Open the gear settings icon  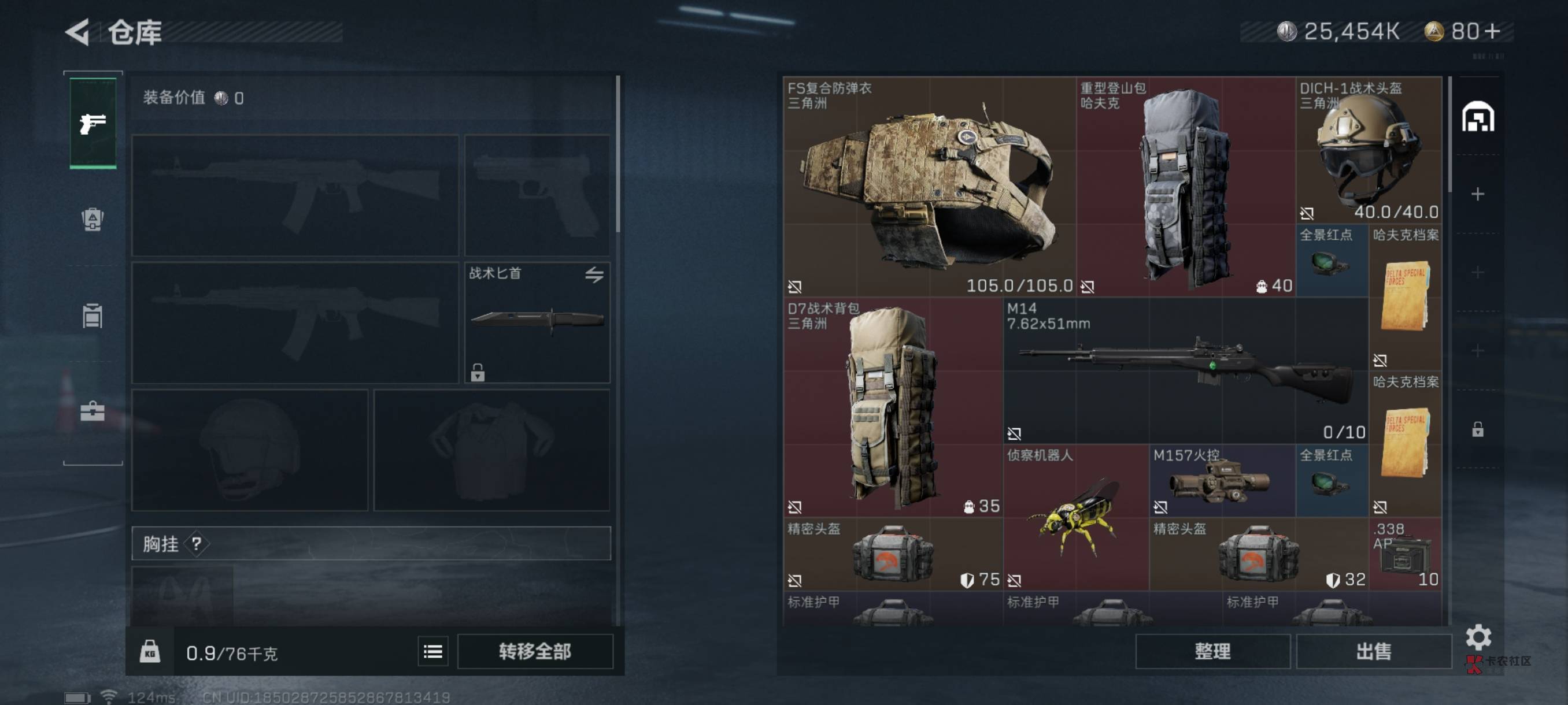1478,637
